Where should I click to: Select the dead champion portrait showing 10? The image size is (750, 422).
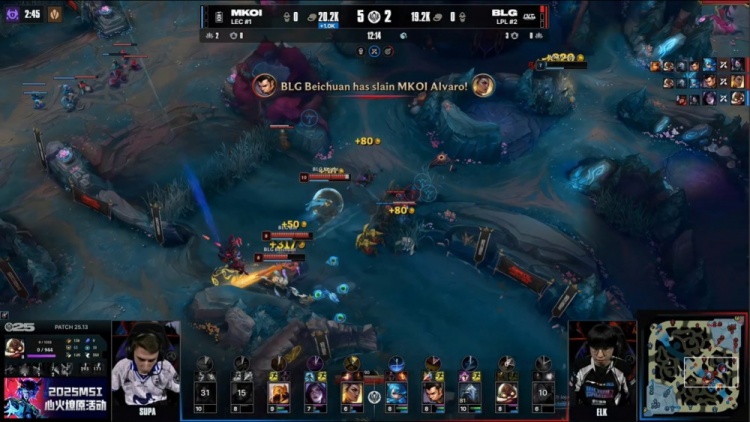pos(542,392)
